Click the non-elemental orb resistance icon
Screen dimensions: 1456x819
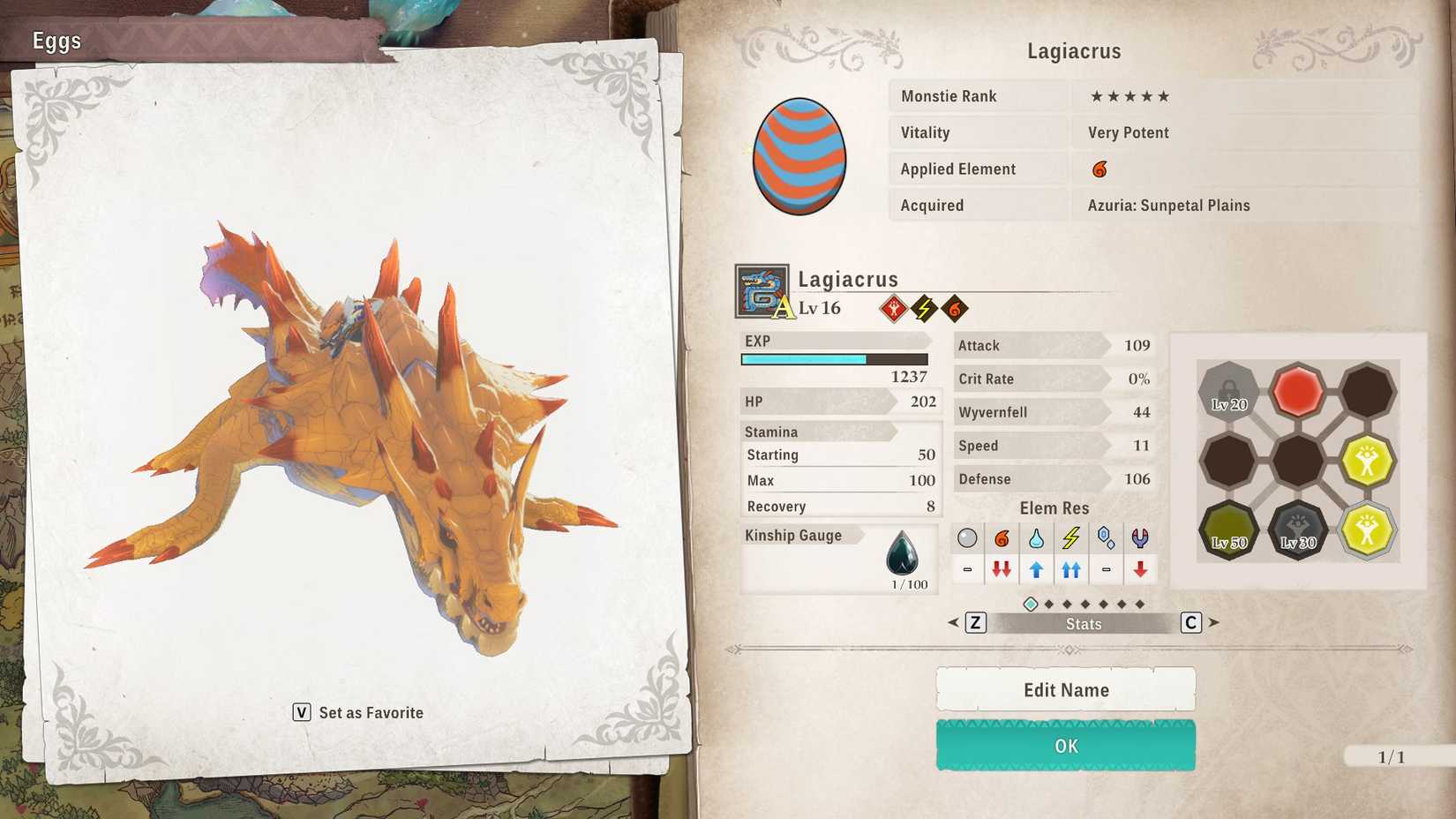click(x=966, y=538)
